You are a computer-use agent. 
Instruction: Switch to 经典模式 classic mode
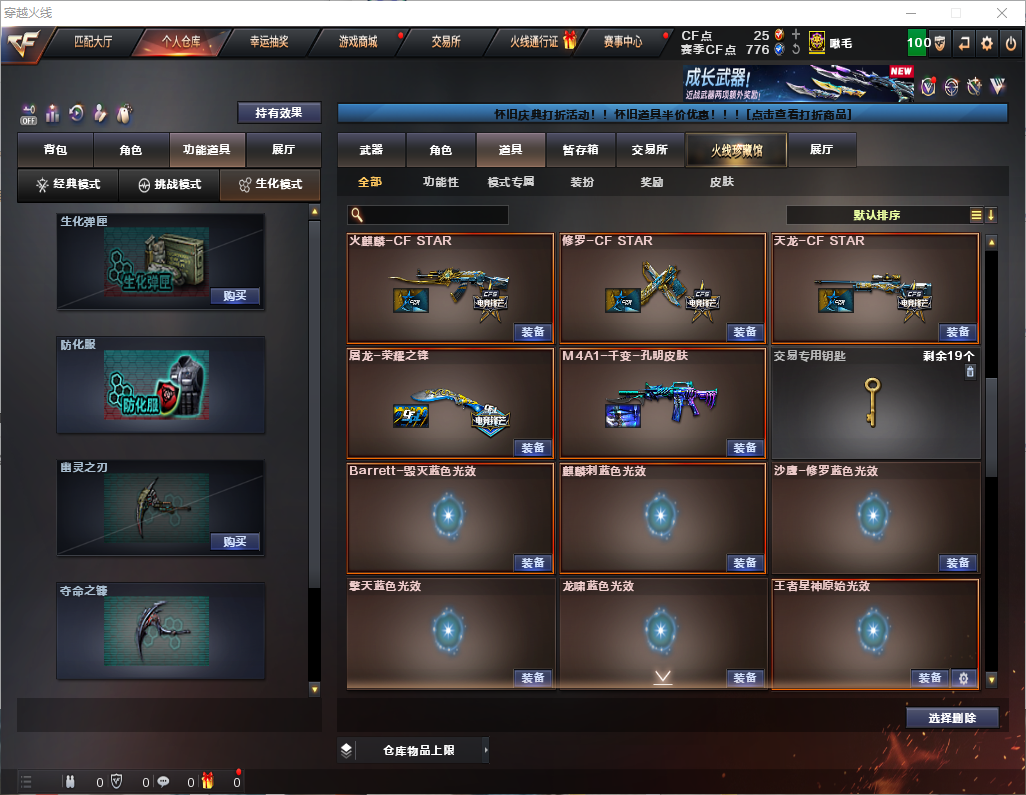tap(68, 185)
